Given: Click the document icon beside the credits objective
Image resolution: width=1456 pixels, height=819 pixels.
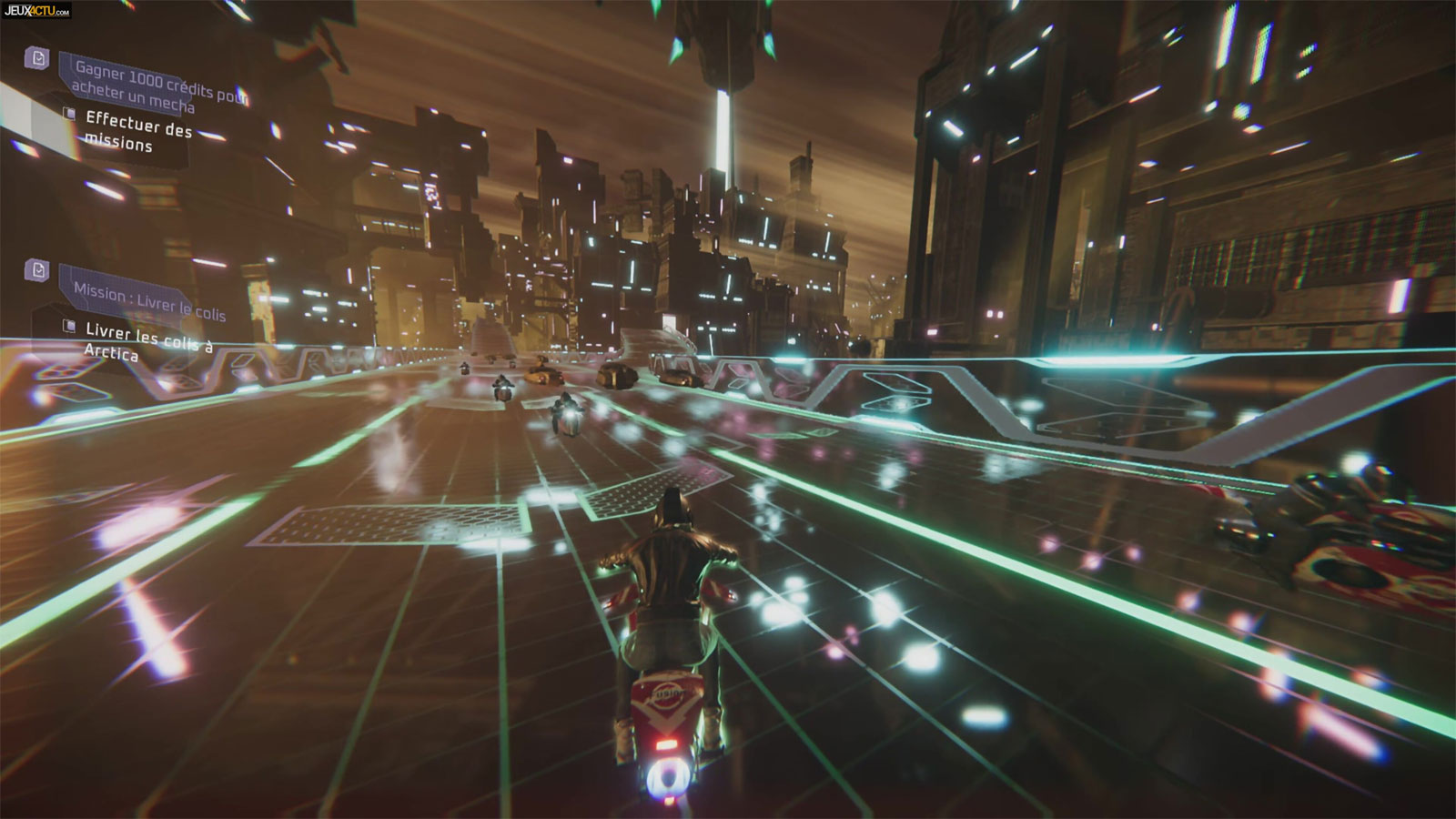Looking at the screenshot, I should (38, 58).
